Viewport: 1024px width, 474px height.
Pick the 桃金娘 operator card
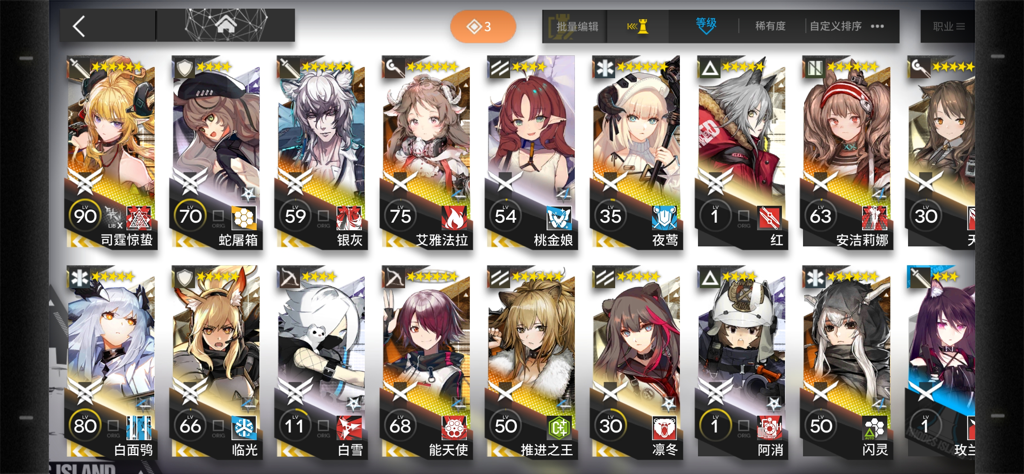(x=530, y=150)
